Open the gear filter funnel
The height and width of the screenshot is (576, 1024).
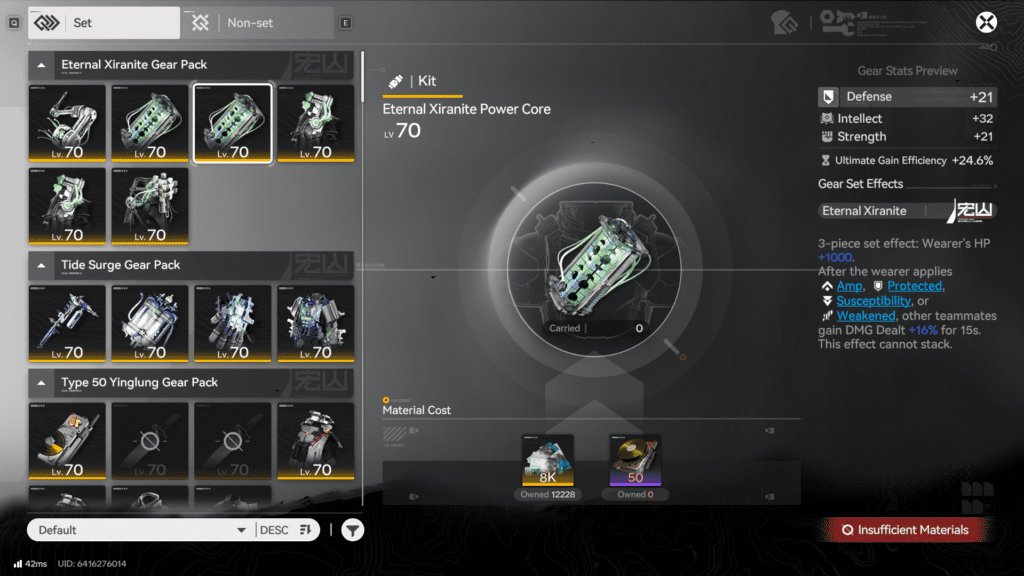(352, 530)
